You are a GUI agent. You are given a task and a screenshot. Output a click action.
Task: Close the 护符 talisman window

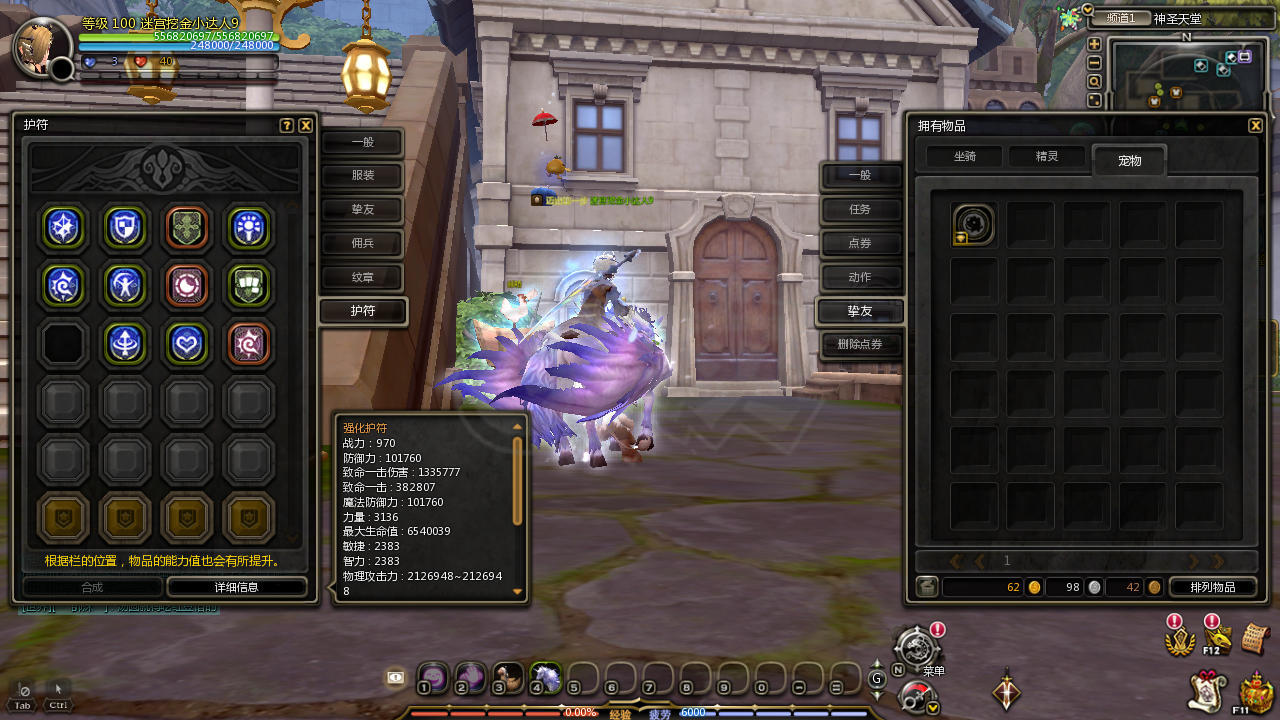[306, 126]
